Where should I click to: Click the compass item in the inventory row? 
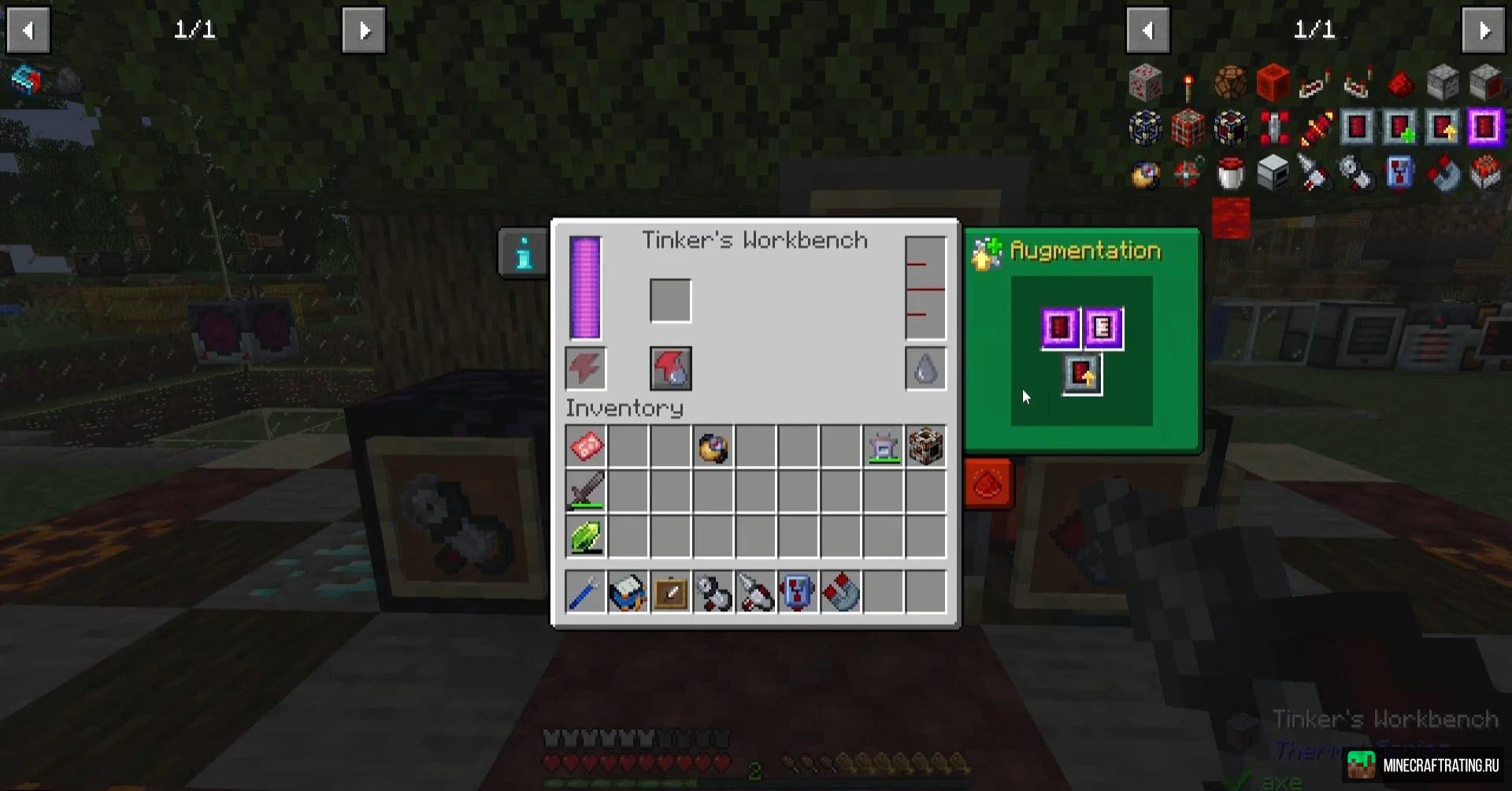(713, 446)
